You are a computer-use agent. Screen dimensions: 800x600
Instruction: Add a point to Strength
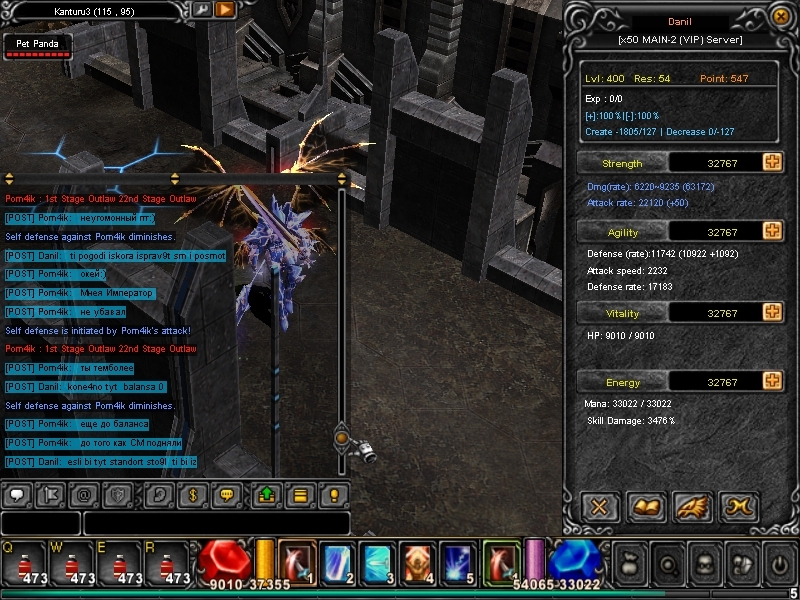click(772, 163)
